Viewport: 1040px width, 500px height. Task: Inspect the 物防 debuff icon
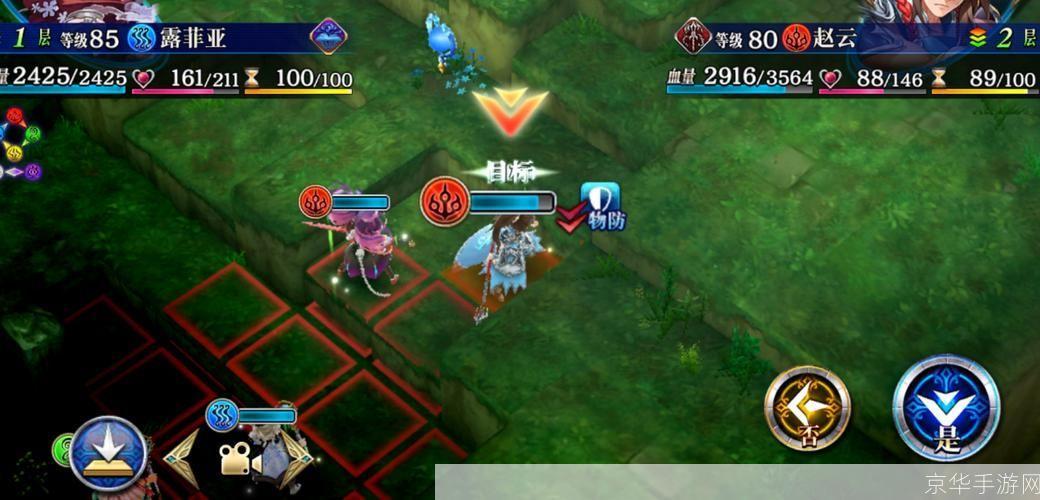601,205
